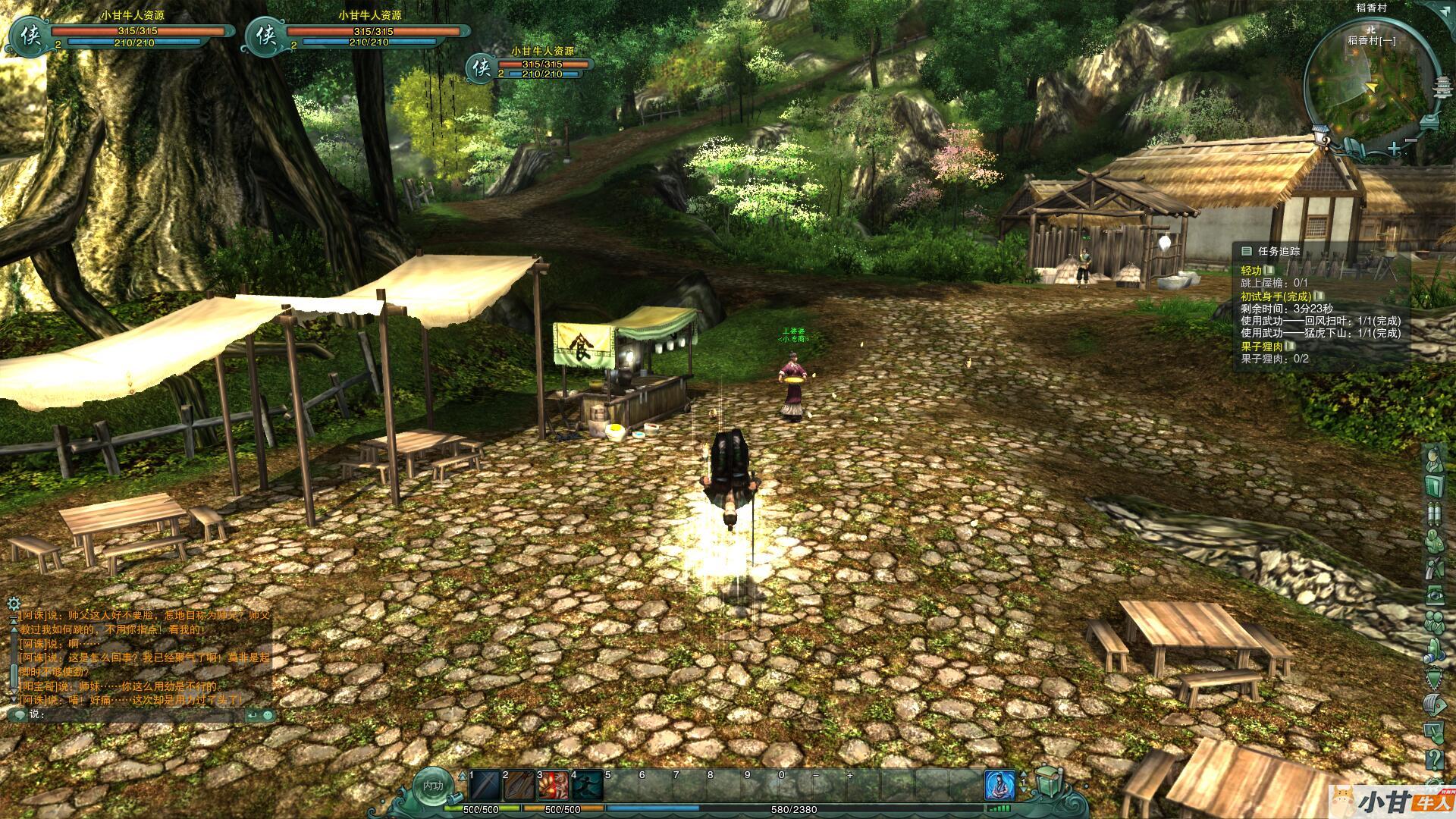The image size is (1456, 819).
Task: Open chat settings gear icon
Action: (13, 604)
